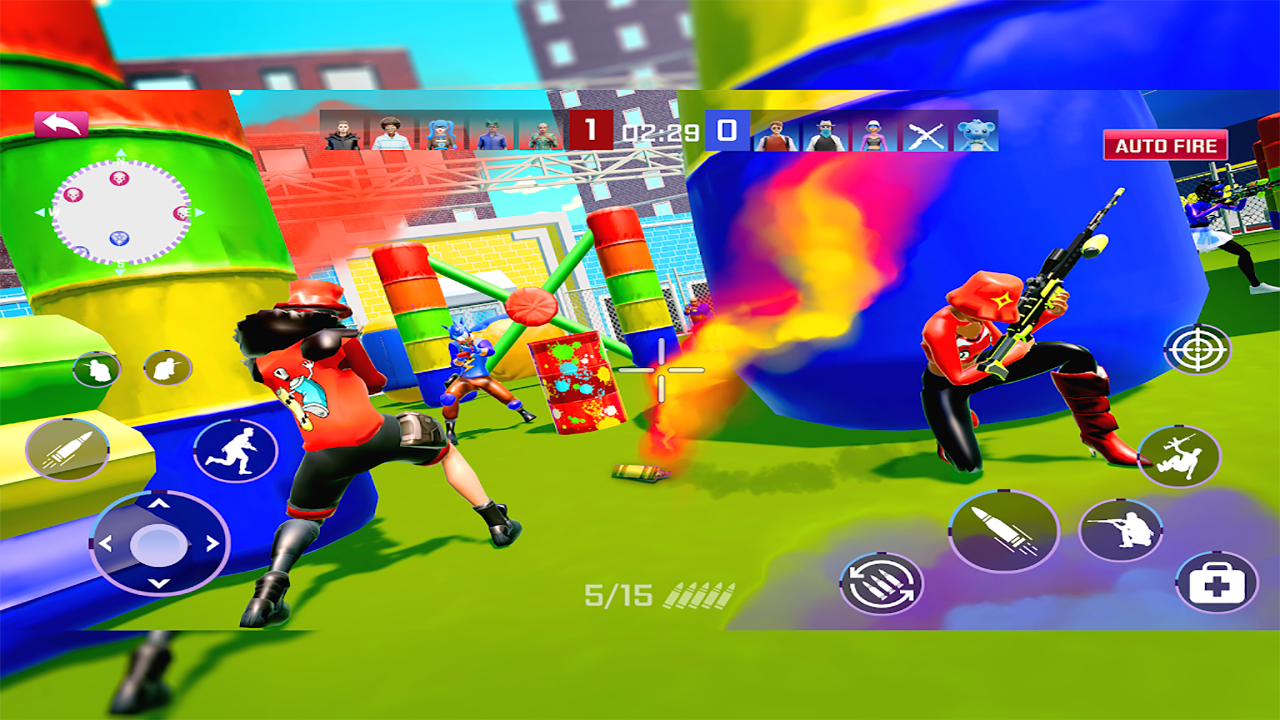The height and width of the screenshot is (720, 1280).
Task: Enable the Auto Fire mode
Action: pyautogui.click(x=1165, y=144)
